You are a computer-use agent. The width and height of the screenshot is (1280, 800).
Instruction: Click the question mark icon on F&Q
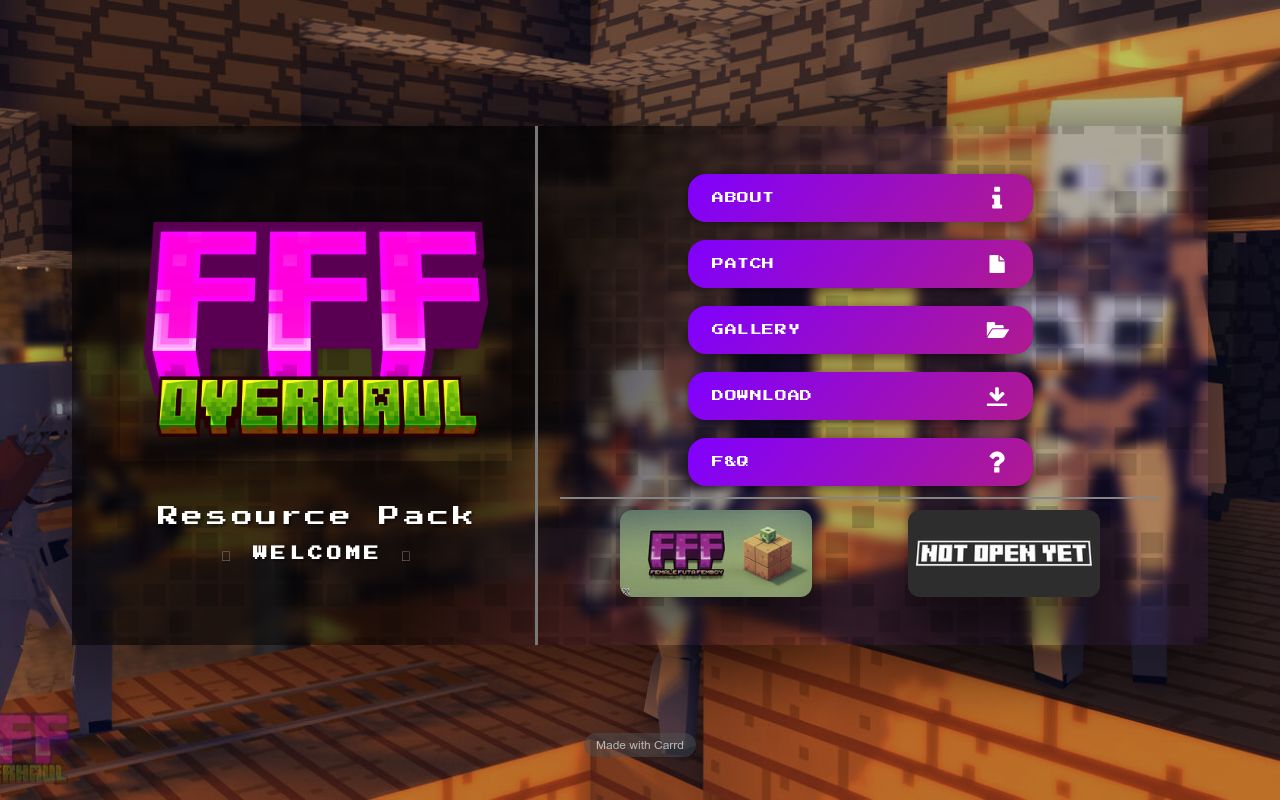coord(996,462)
